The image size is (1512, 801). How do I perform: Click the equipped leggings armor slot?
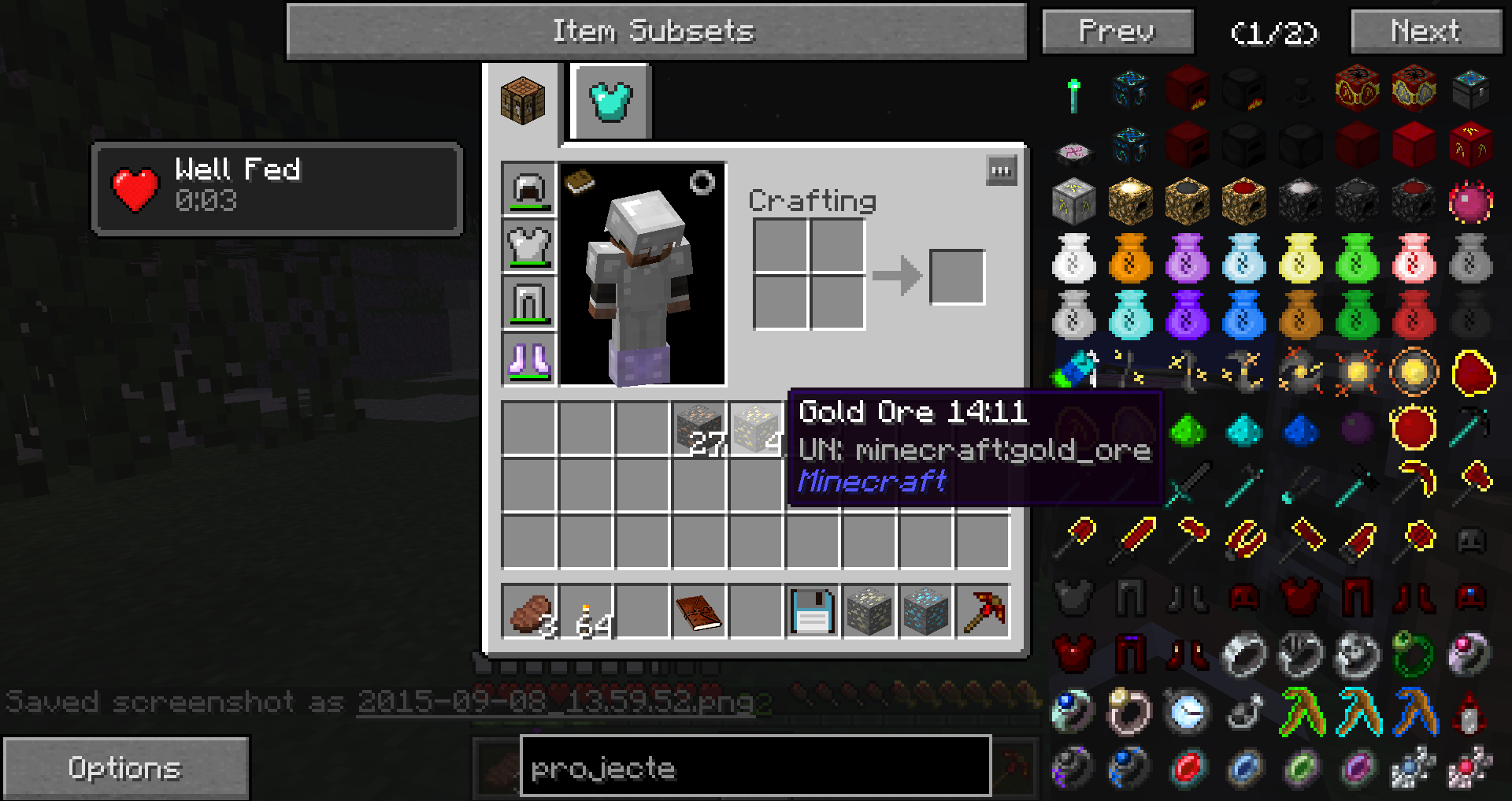pyautogui.click(x=529, y=303)
